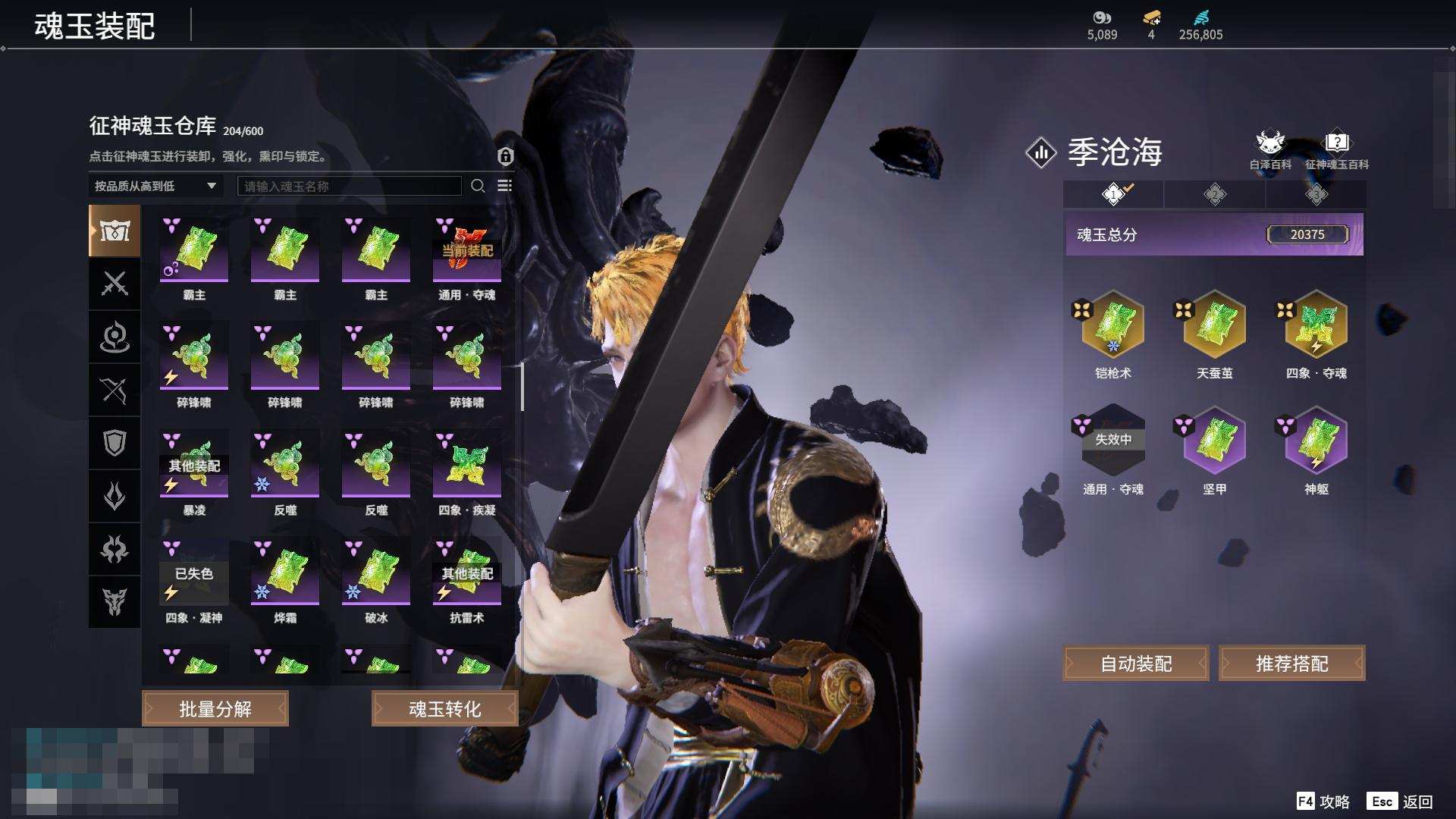Open 征神魂玉百科 guide
This screenshot has height=819, width=1456.
click(x=1336, y=149)
